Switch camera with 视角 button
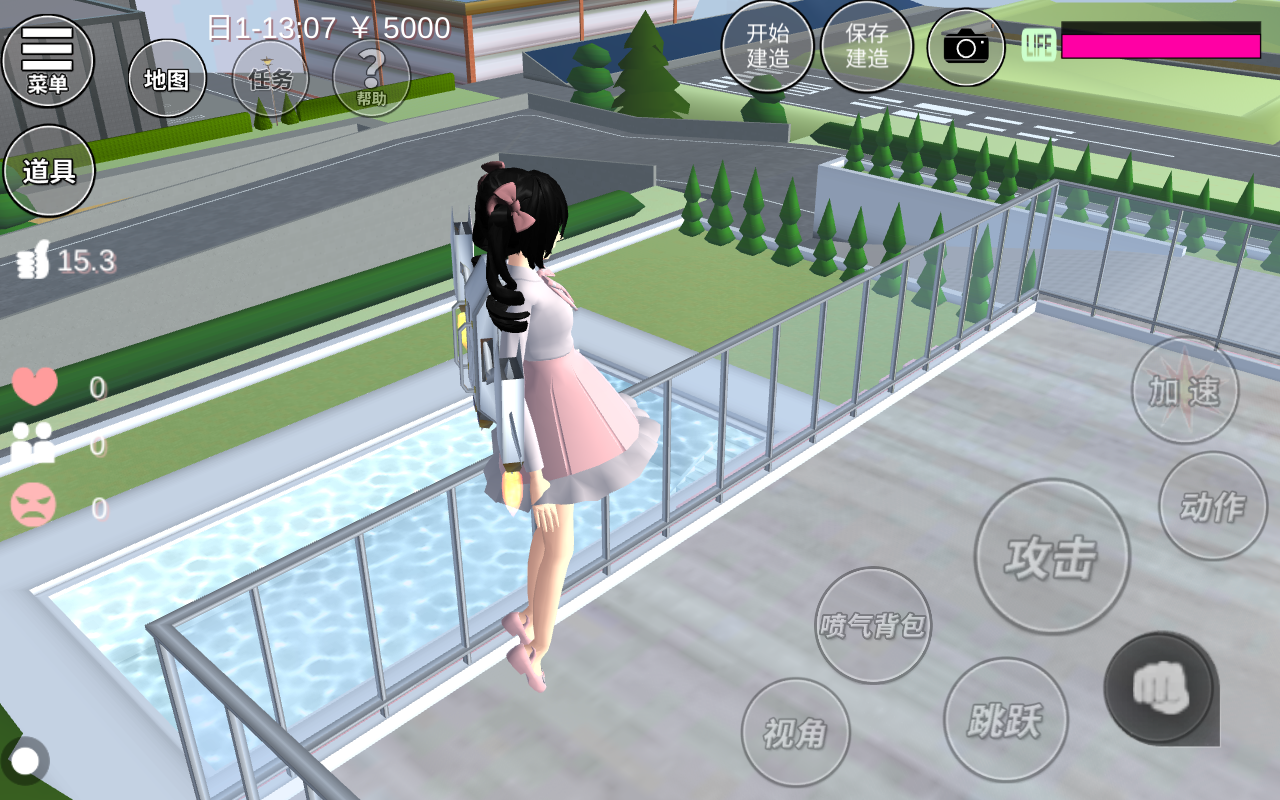This screenshot has width=1280, height=800. click(x=795, y=733)
